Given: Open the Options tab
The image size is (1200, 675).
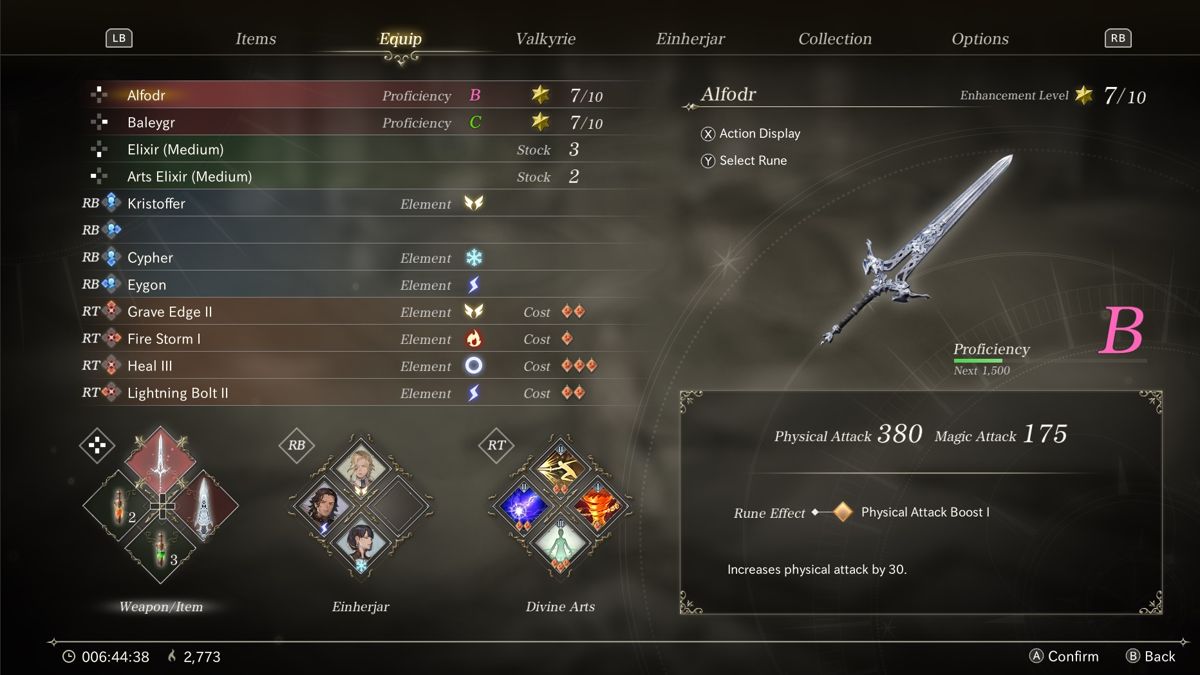Looking at the screenshot, I should click(980, 39).
